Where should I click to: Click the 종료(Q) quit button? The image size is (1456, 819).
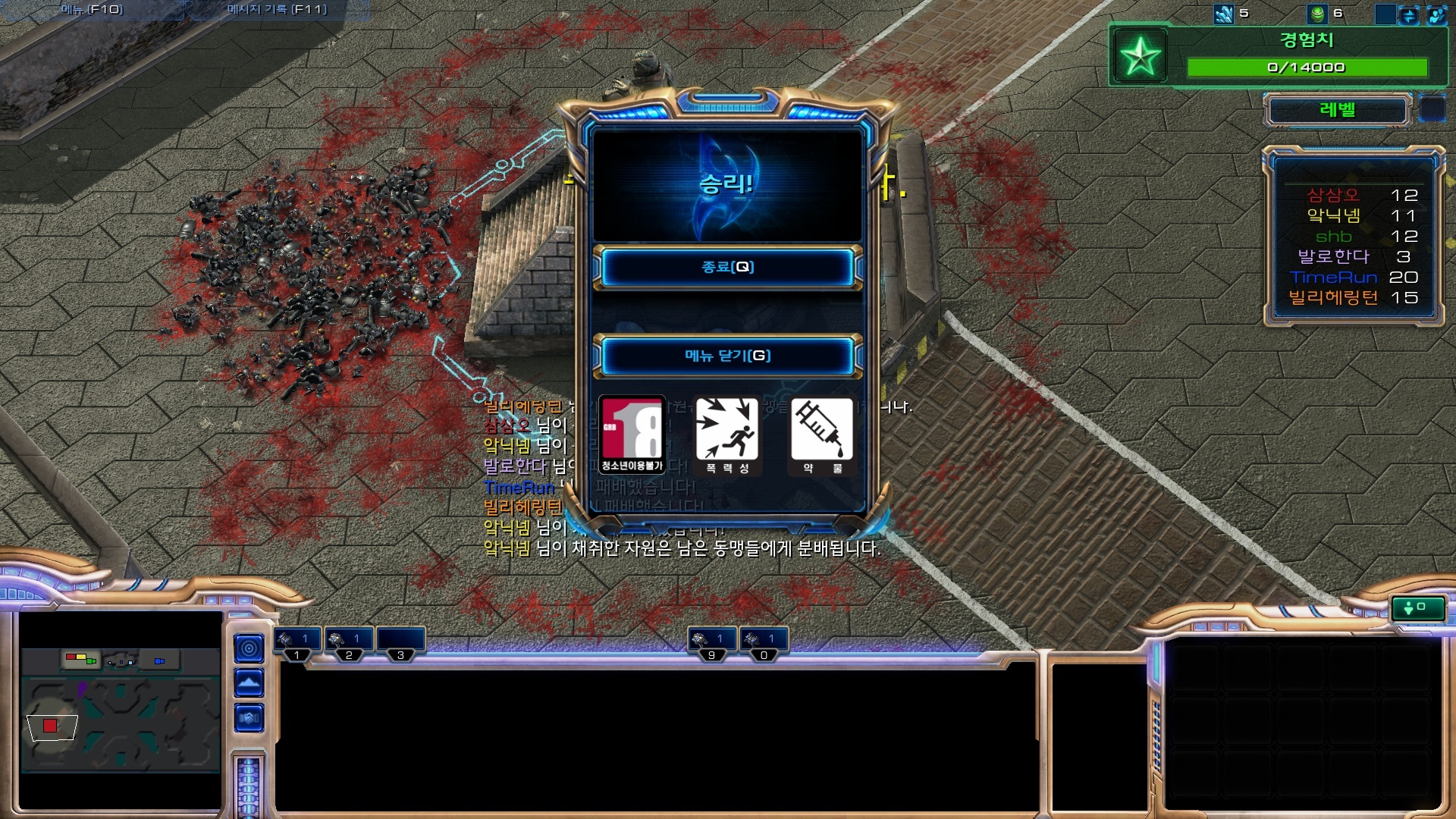[727, 267]
